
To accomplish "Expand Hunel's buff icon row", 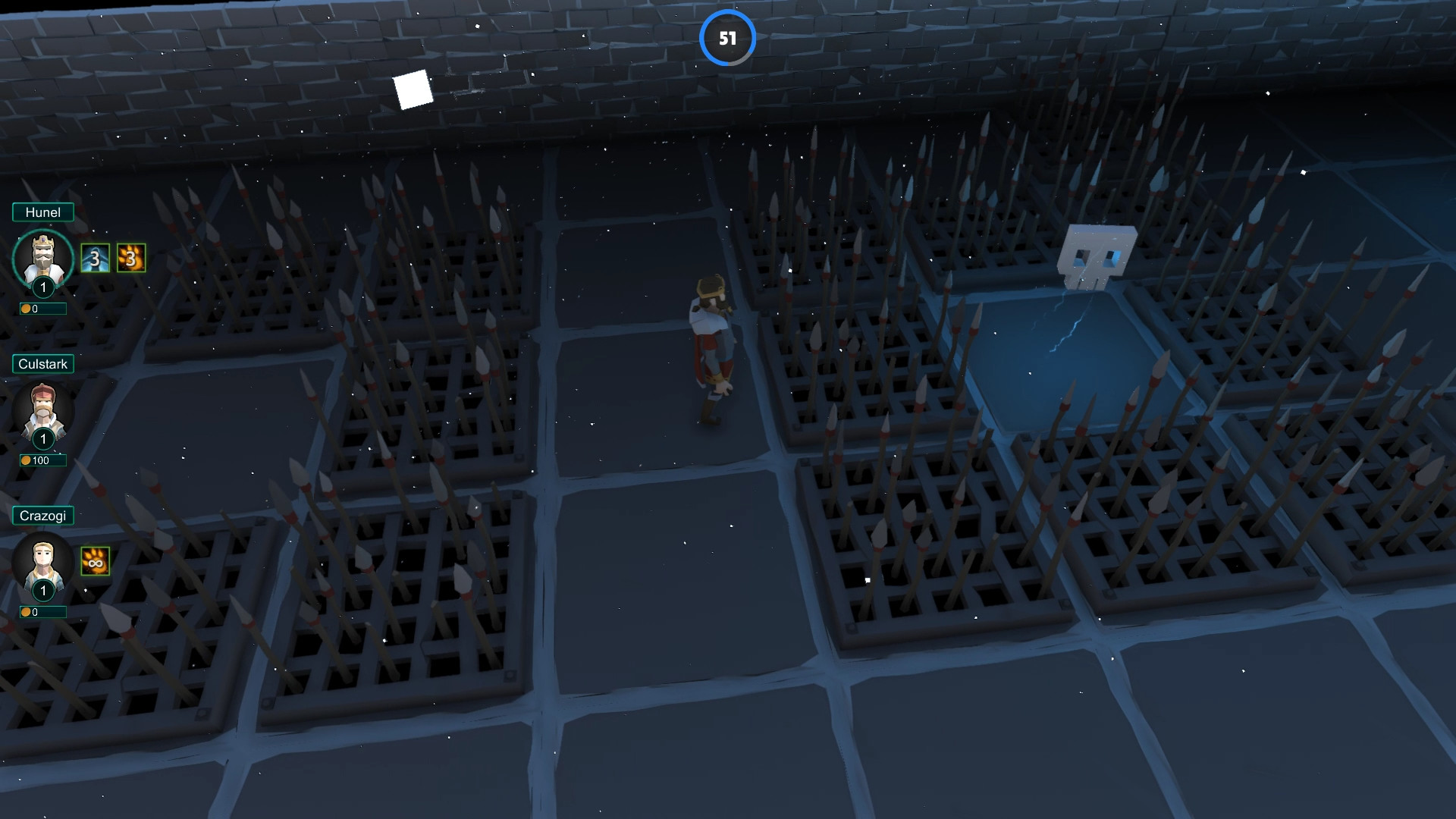I will click(114, 258).
